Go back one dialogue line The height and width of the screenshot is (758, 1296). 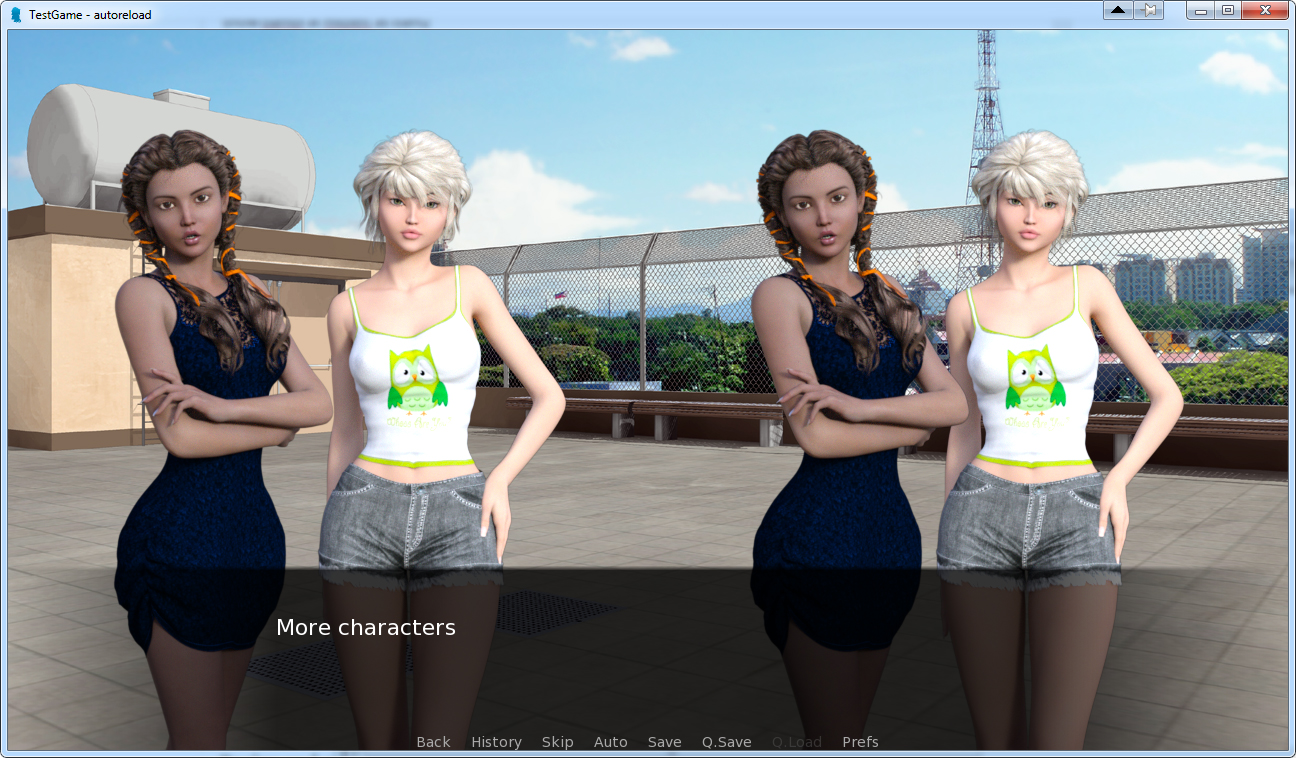(x=433, y=742)
